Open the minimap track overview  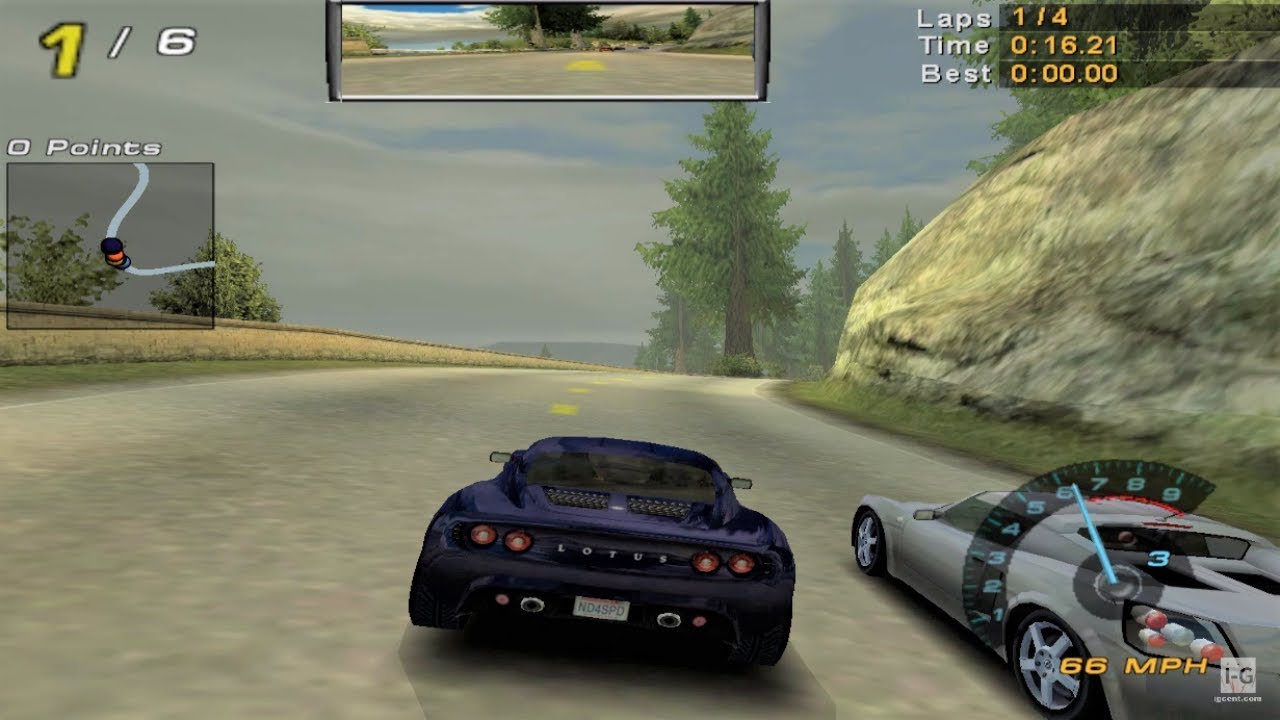click(x=112, y=245)
